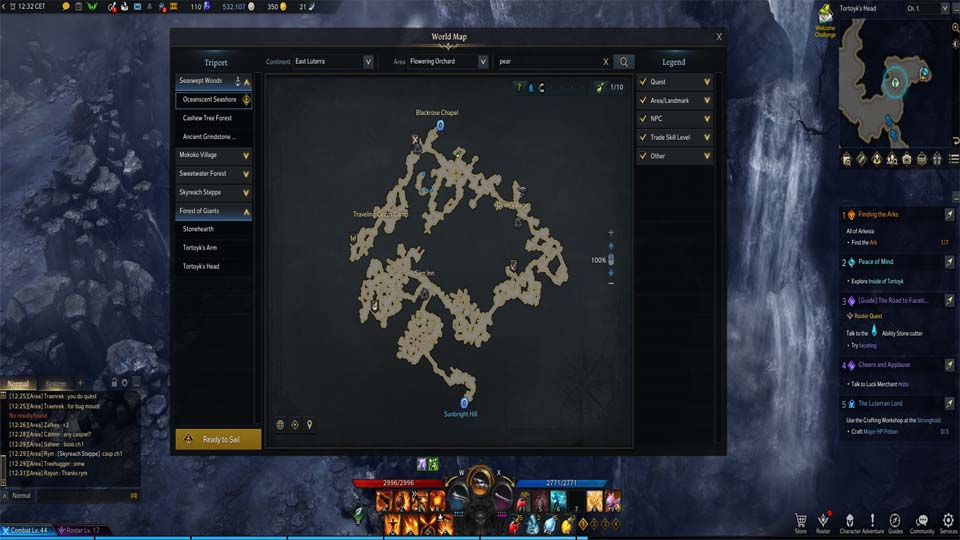Viewport: 960px width, 540px height.
Task: Expand the Skyreach Steppe triport group
Action: tap(214, 192)
